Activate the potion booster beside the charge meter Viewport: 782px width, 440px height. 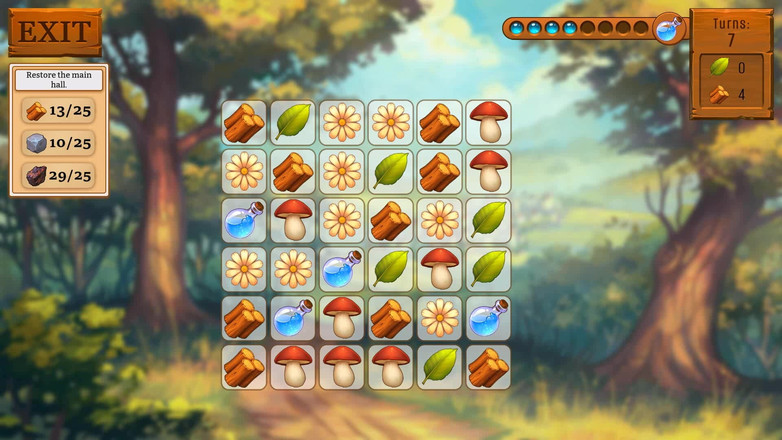click(x=668, y=29)
